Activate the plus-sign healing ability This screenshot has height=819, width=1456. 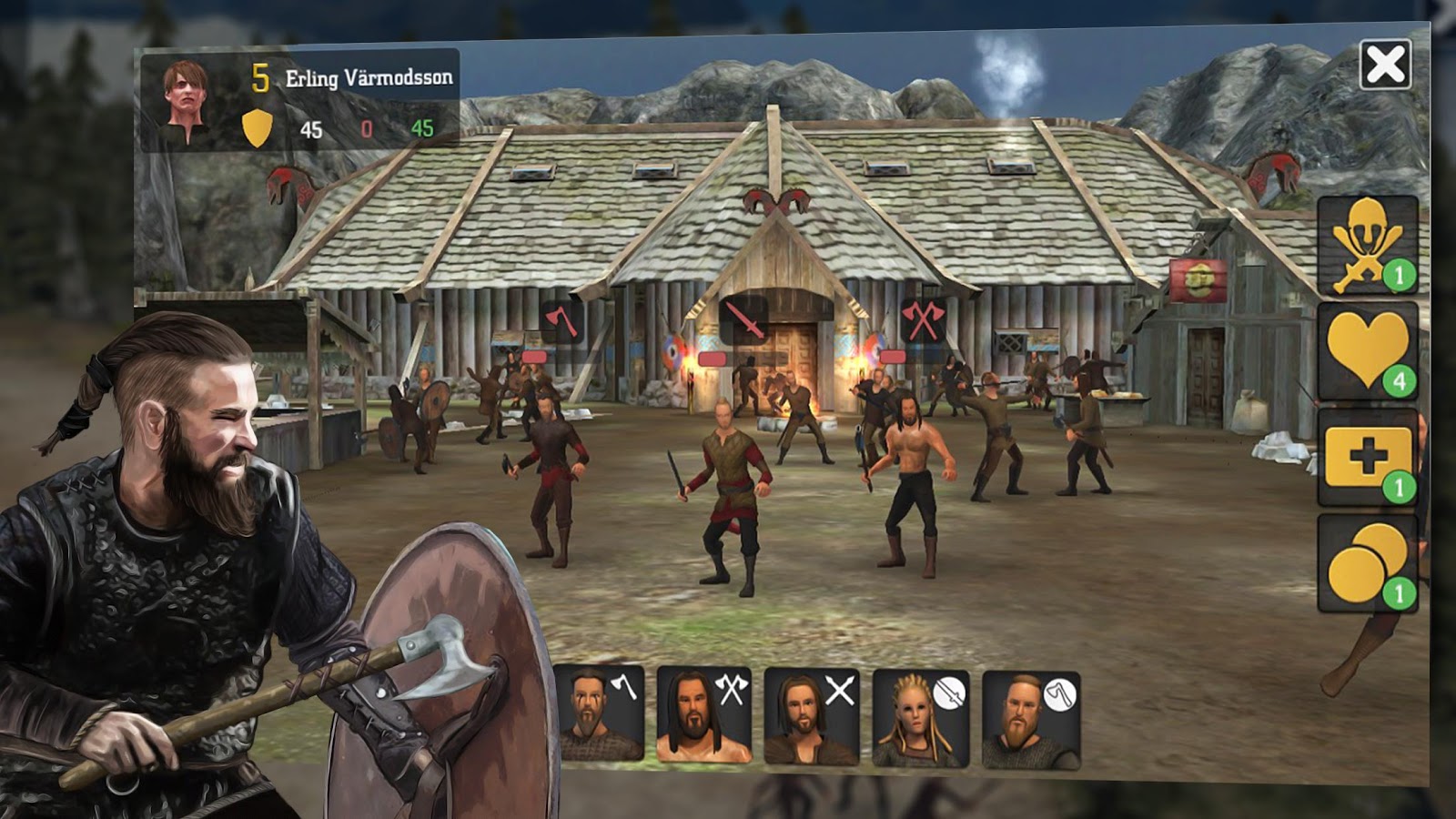point(1367,457)
